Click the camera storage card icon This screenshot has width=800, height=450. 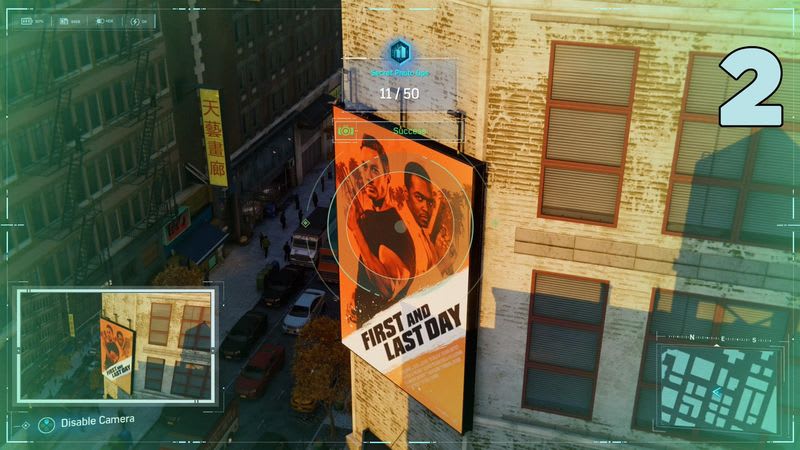coord(62,20)
